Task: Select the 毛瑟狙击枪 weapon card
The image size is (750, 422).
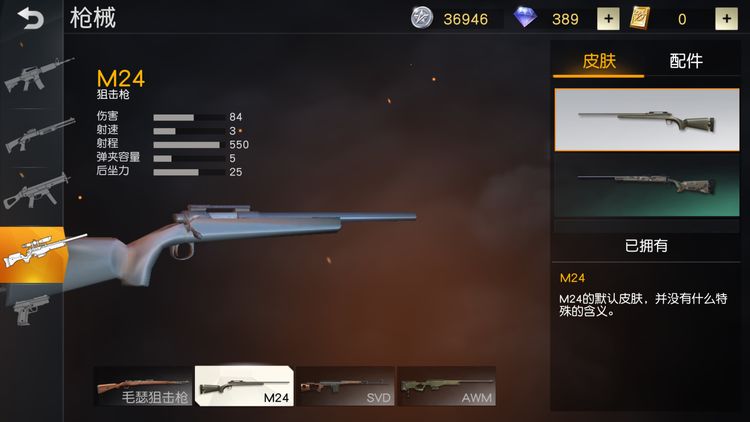Action: (142, 385)
